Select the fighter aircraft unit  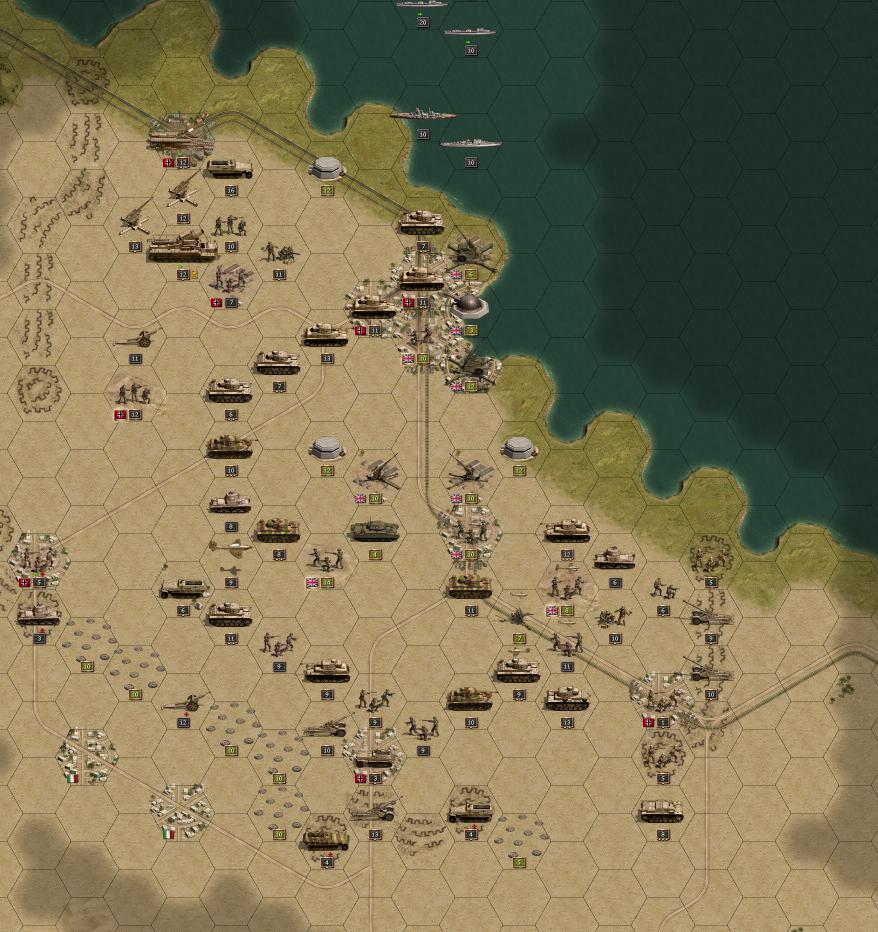[230, 547]
